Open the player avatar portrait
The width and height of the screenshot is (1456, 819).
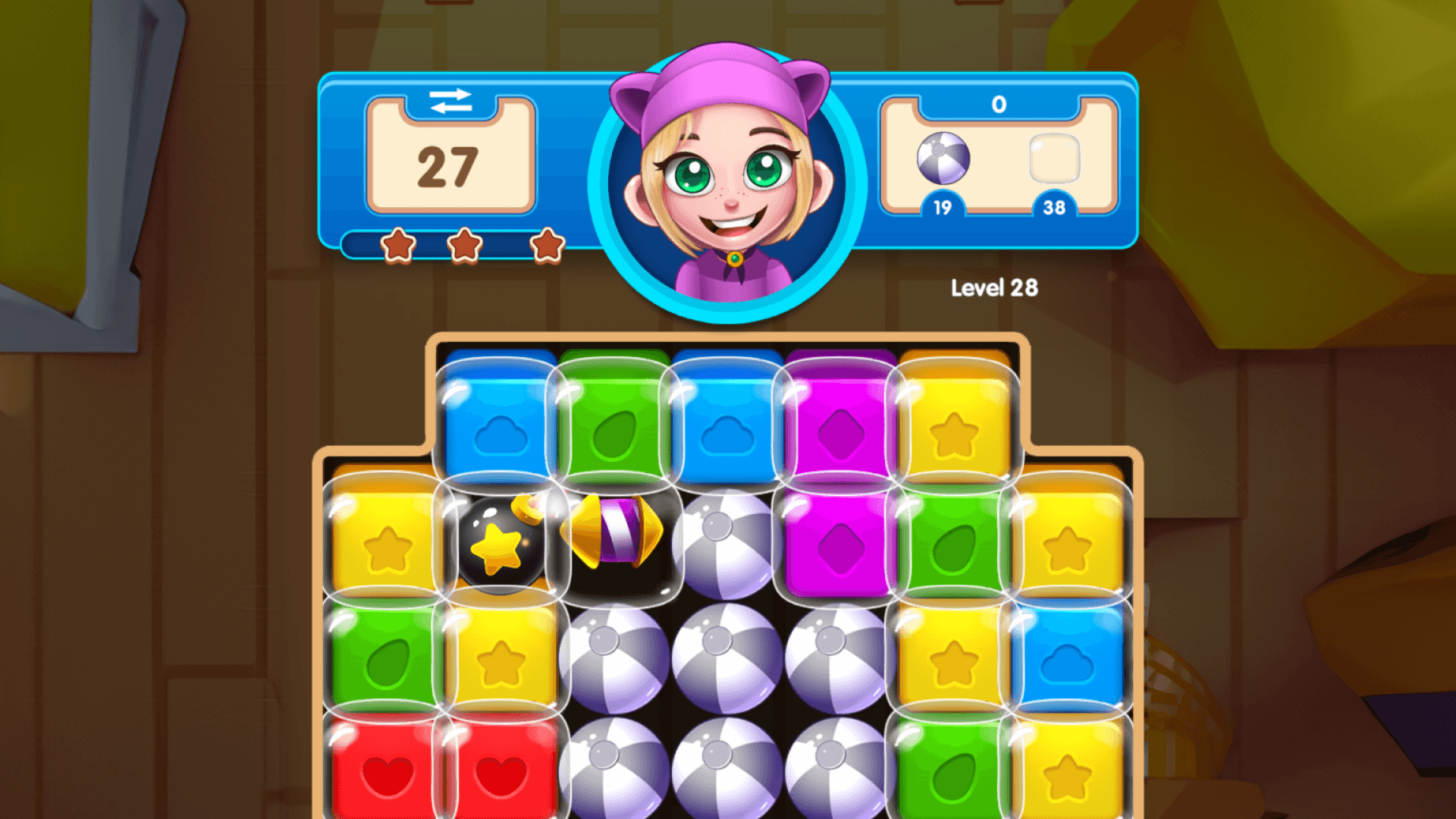click(x=726, y=182)
